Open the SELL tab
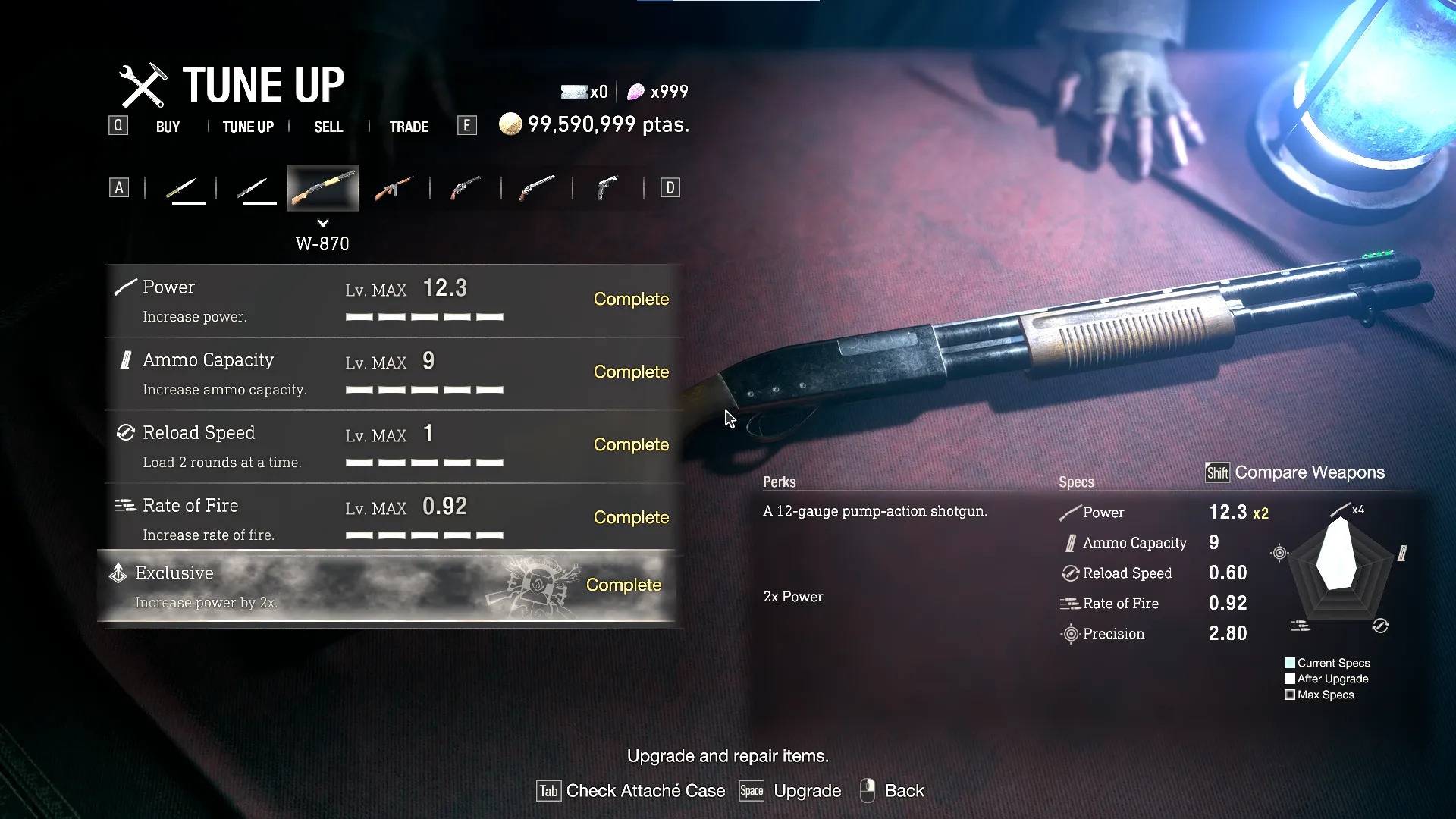Viewport: 1456px width, 819px height. click(x=328, y=127)
